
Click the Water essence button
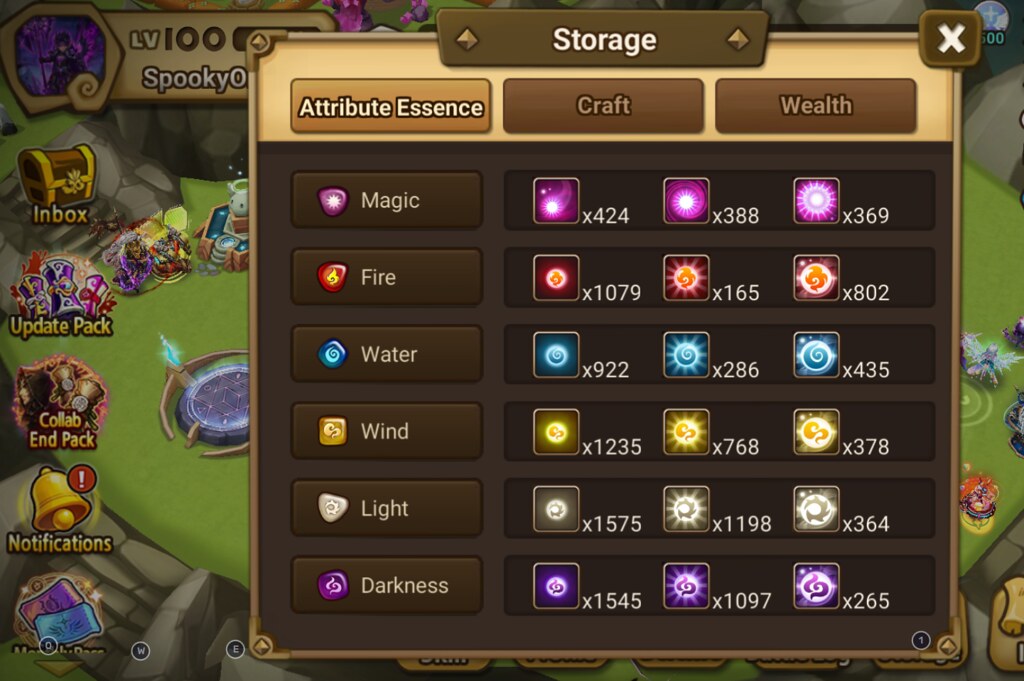point(387,354)
